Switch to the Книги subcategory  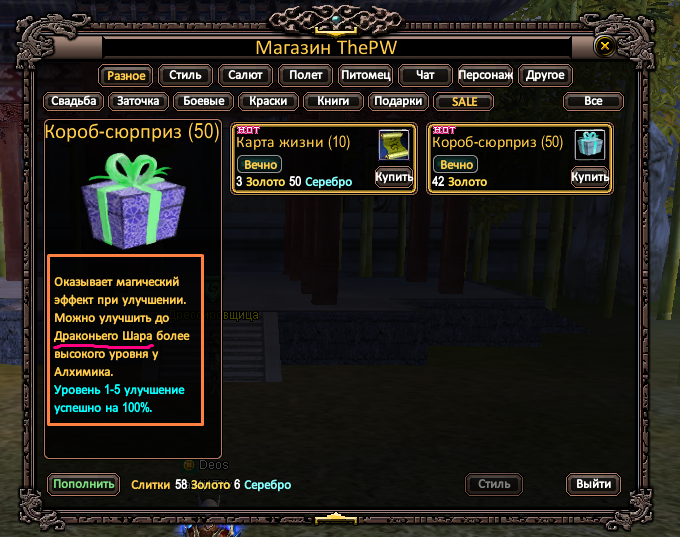333,101
